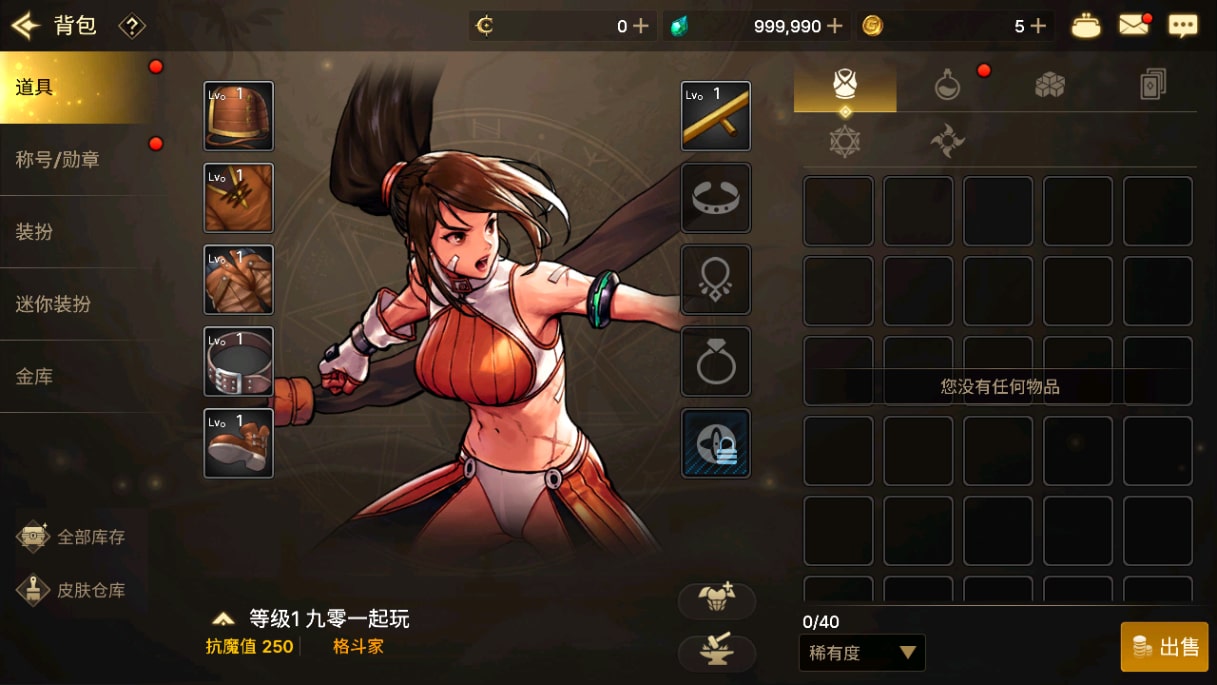The image size is (1217, 685).
Task: Click the empty necklace equipment slot
Action: tap(716, 279)
